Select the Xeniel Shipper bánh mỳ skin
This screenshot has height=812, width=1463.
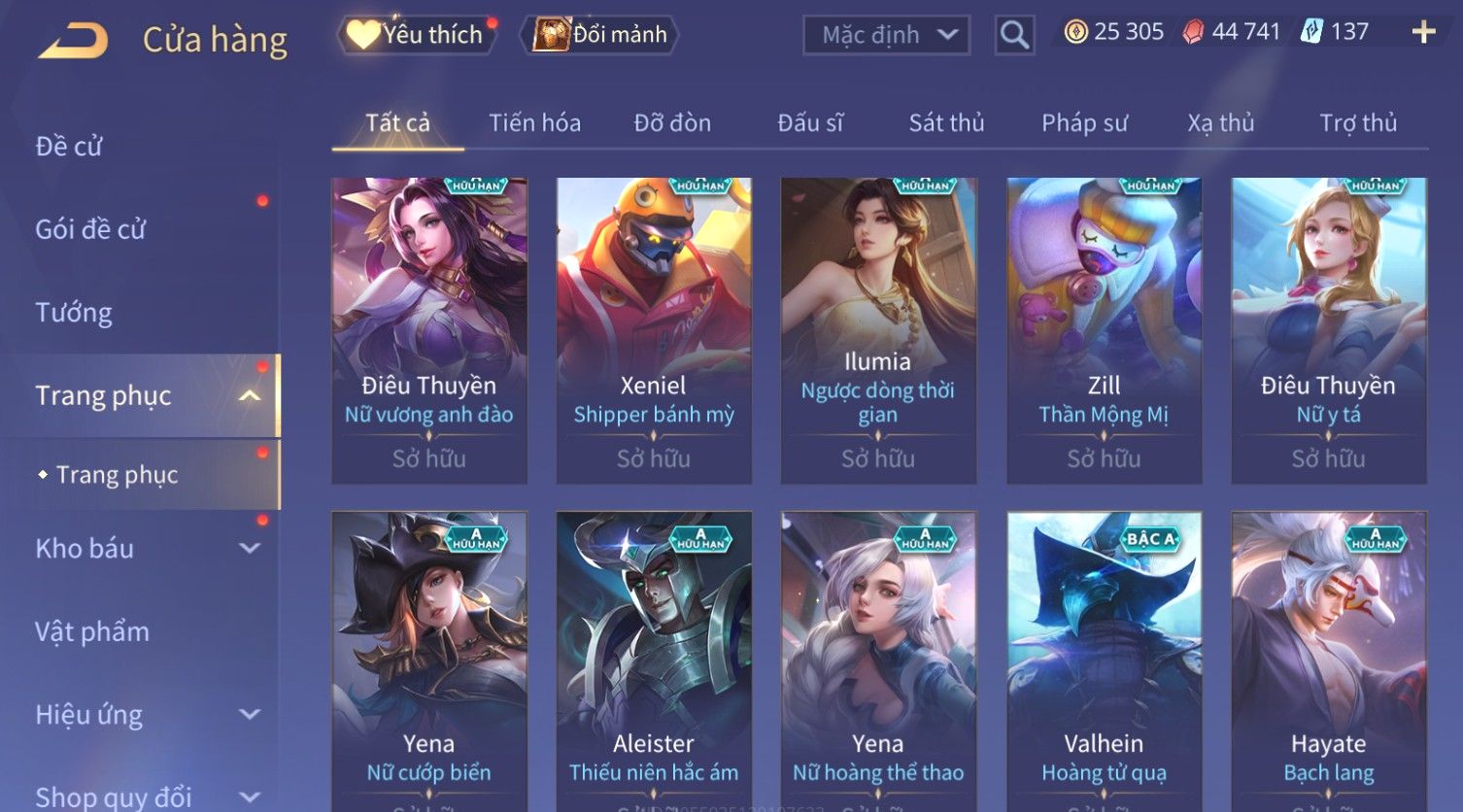(x=654, y=330)
